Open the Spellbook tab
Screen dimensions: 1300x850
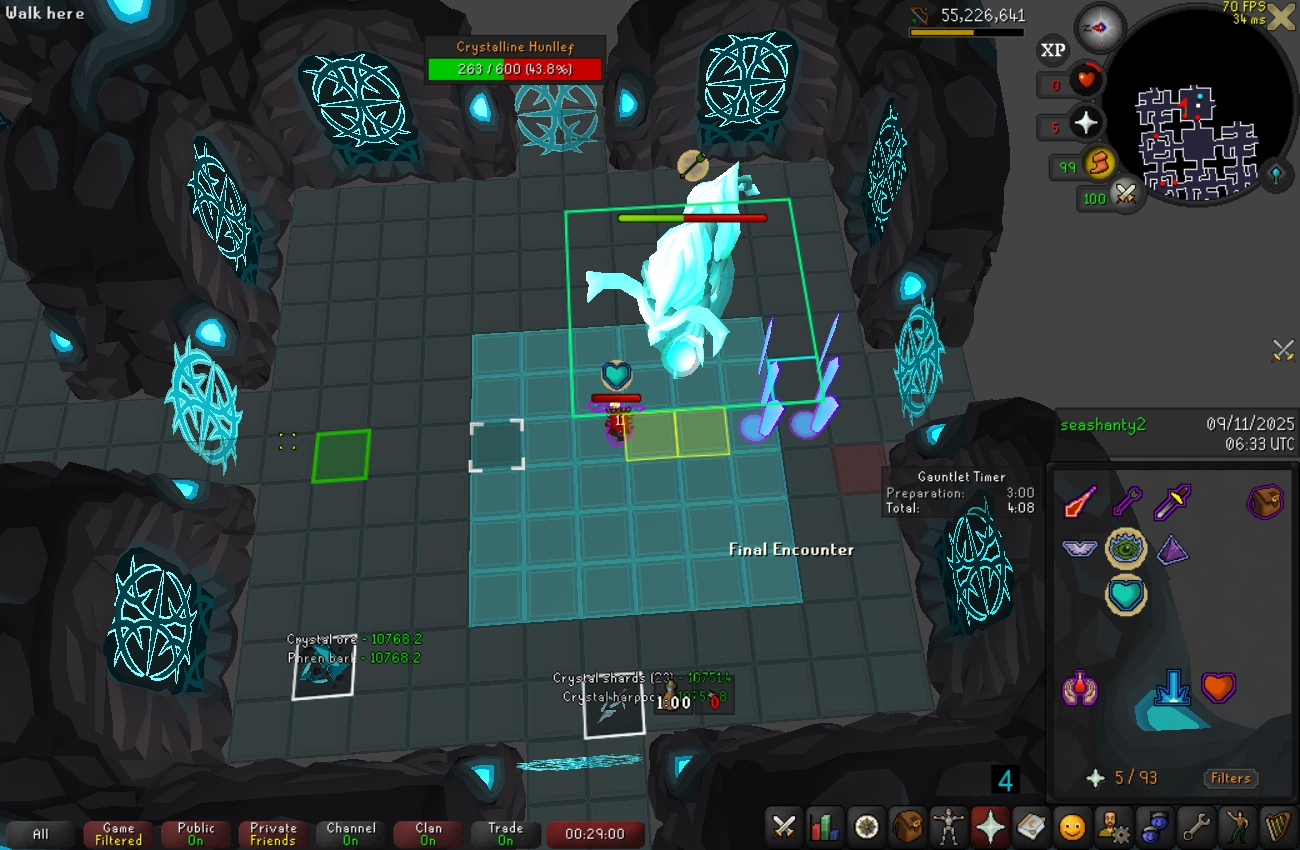pos(1030,827)
